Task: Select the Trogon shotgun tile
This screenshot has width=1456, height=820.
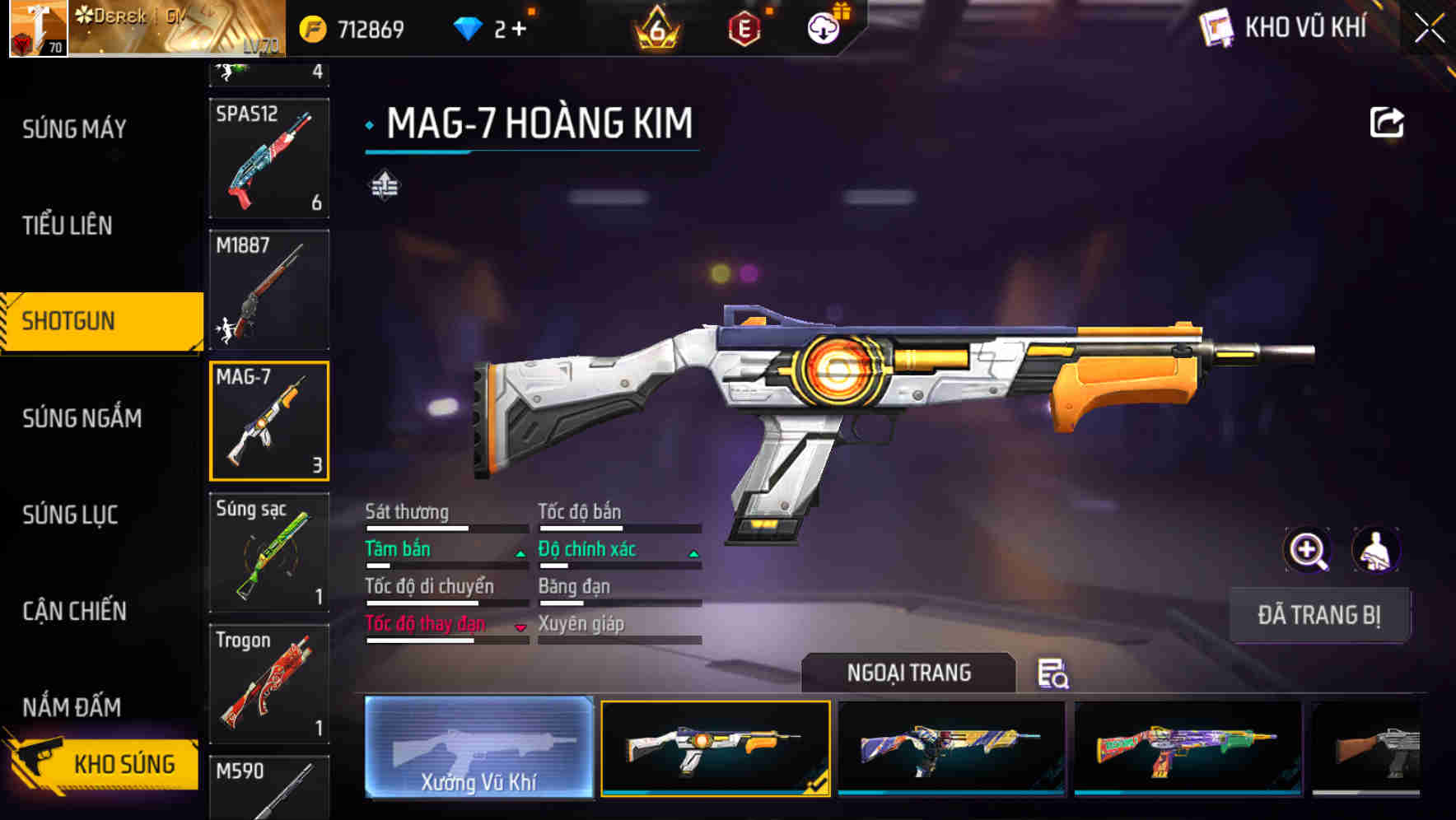Action: [269, 684]
